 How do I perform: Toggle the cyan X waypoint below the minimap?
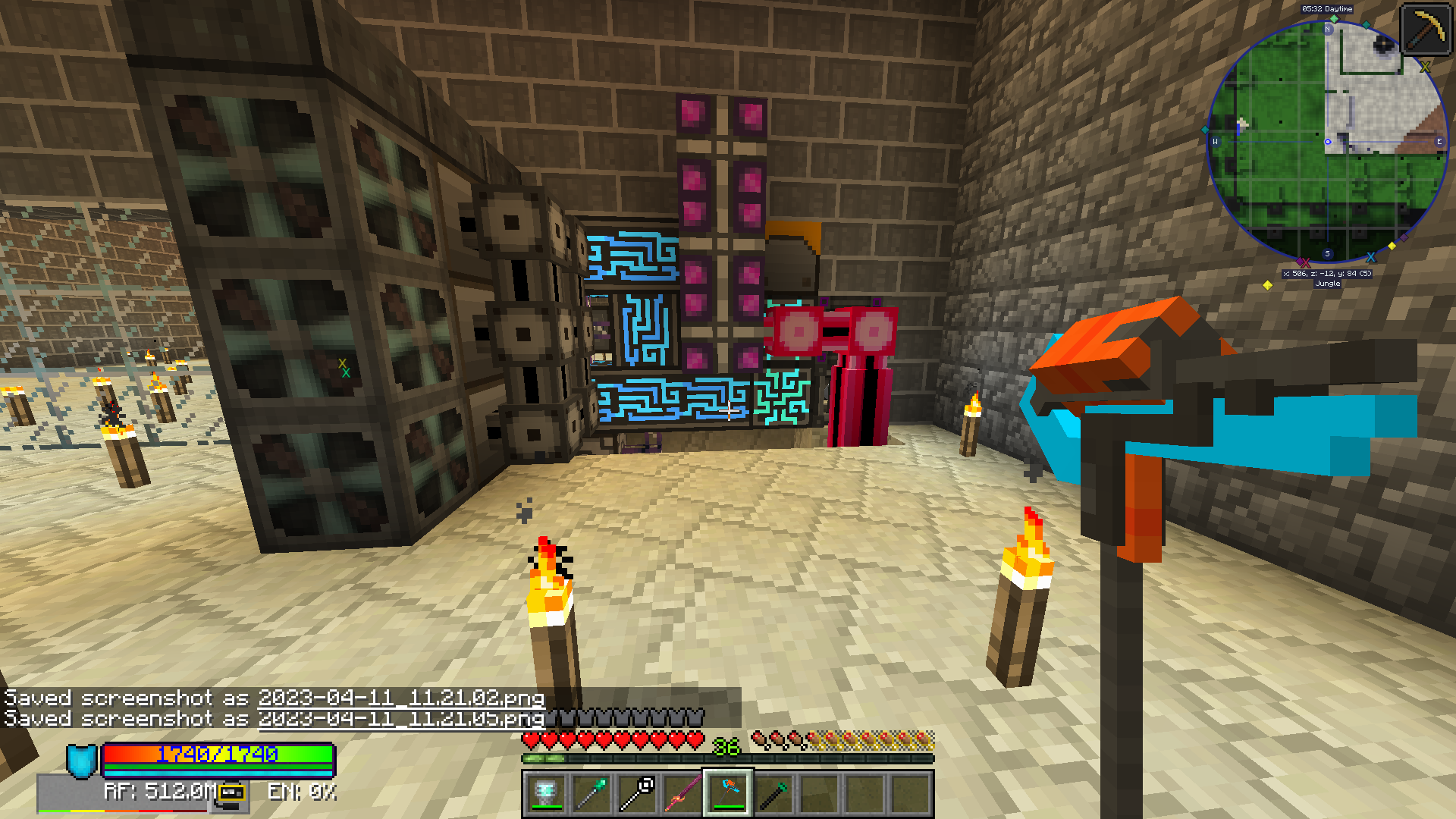pyautogui.click(x=1371, y=256)
